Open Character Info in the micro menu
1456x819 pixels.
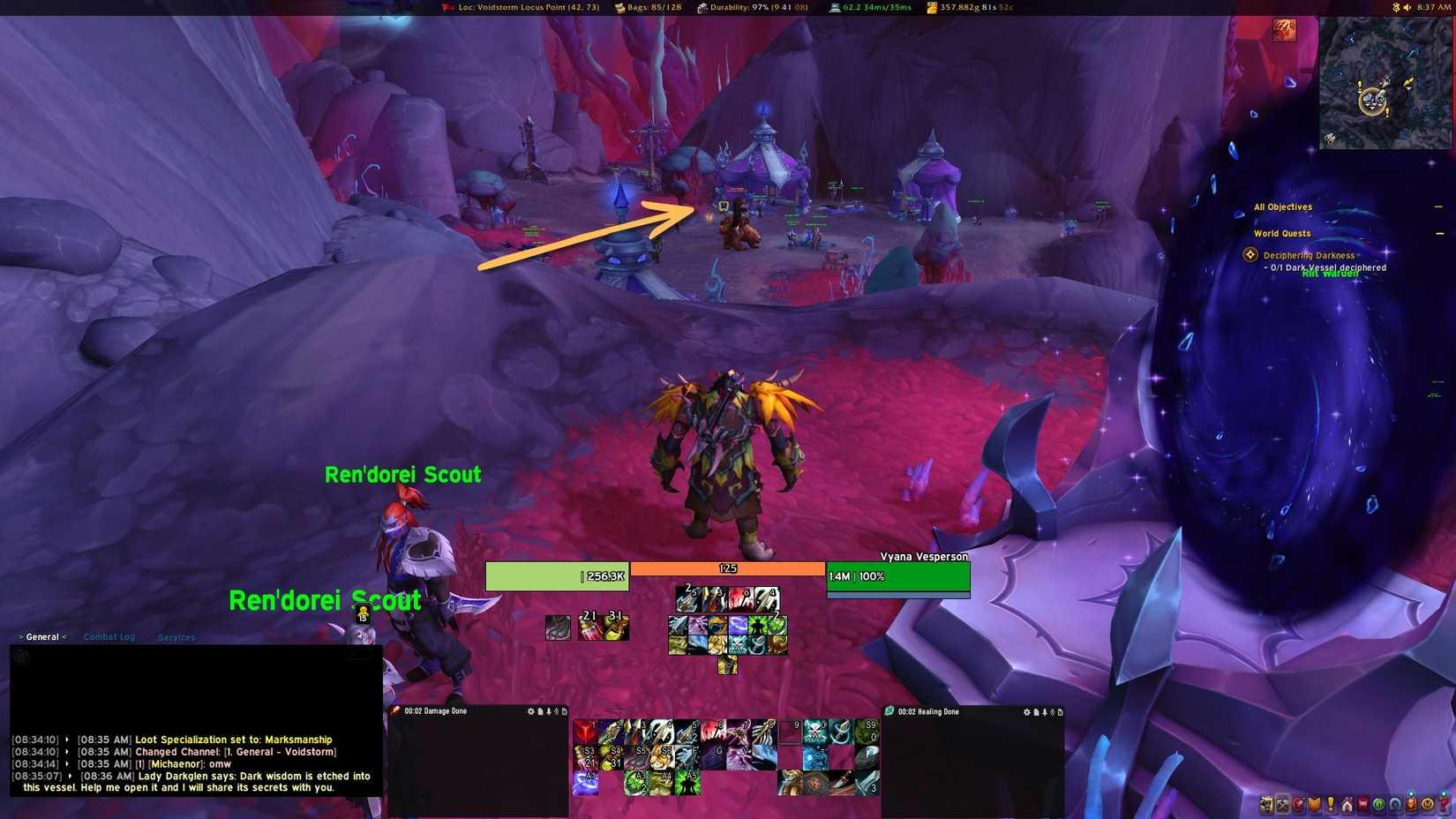pyautogui.click(x=1265, y=805)
